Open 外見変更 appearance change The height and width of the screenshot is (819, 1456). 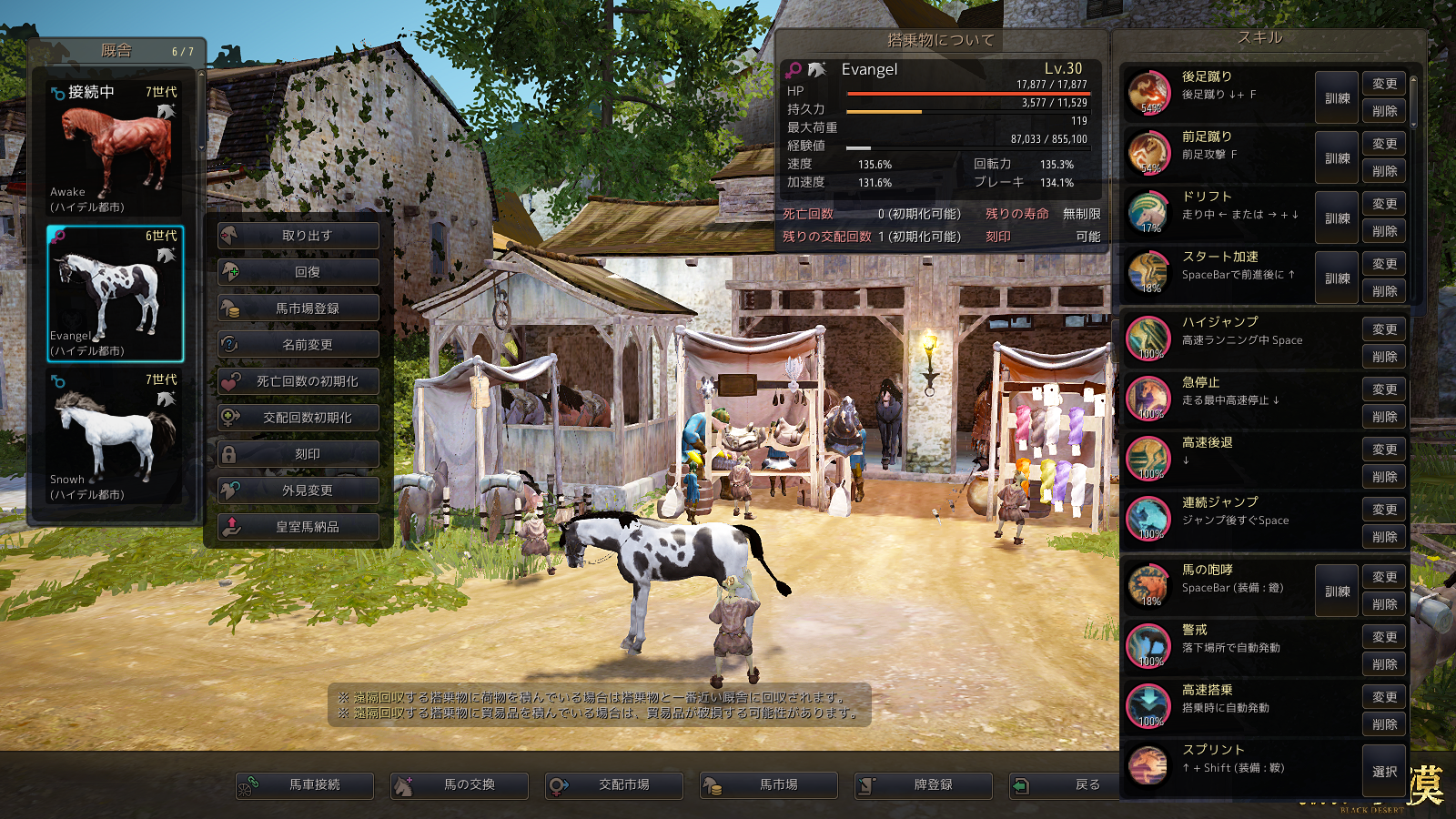(298, 490)
